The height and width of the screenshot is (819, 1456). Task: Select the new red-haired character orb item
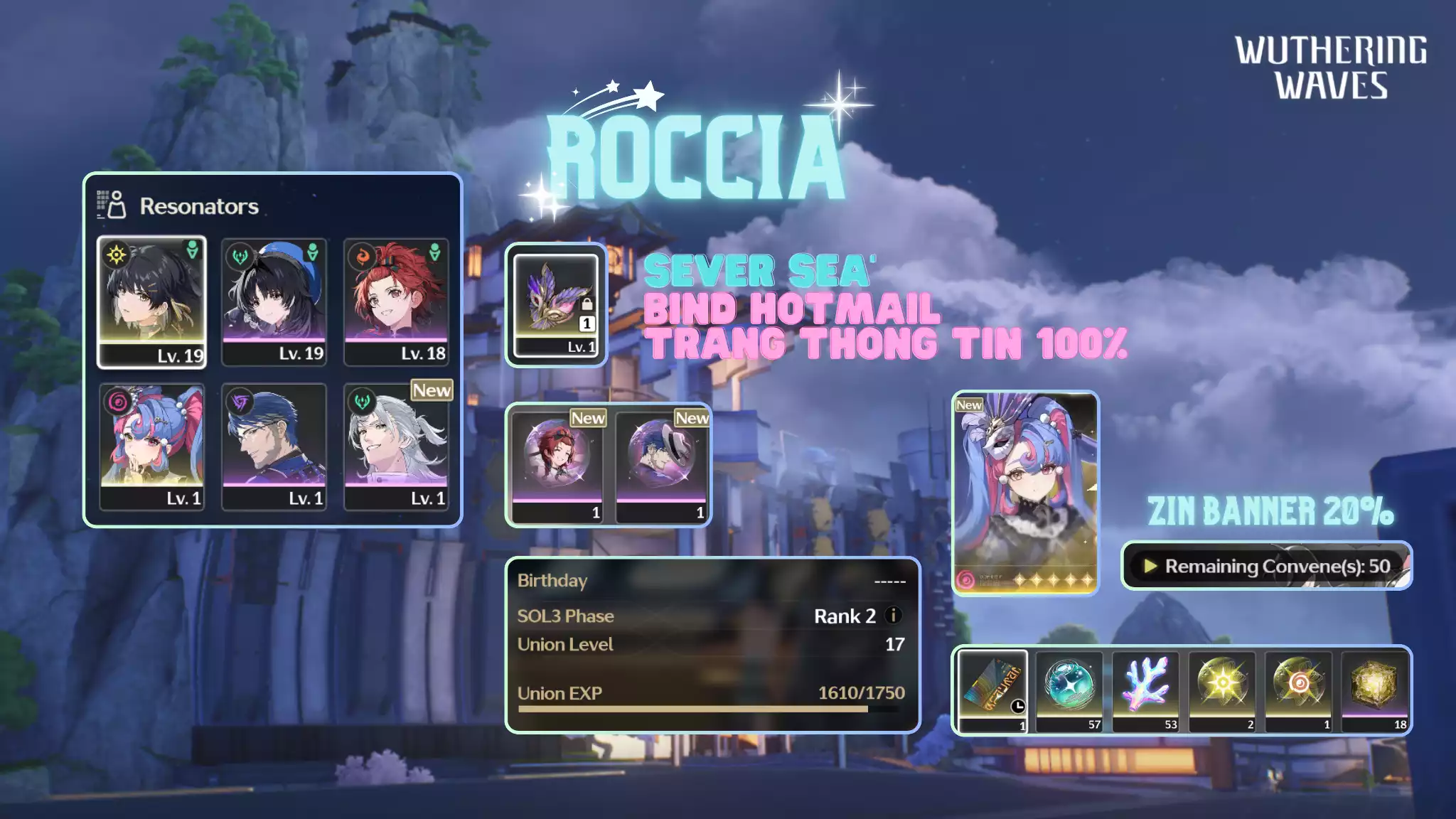tap(557, 466)
